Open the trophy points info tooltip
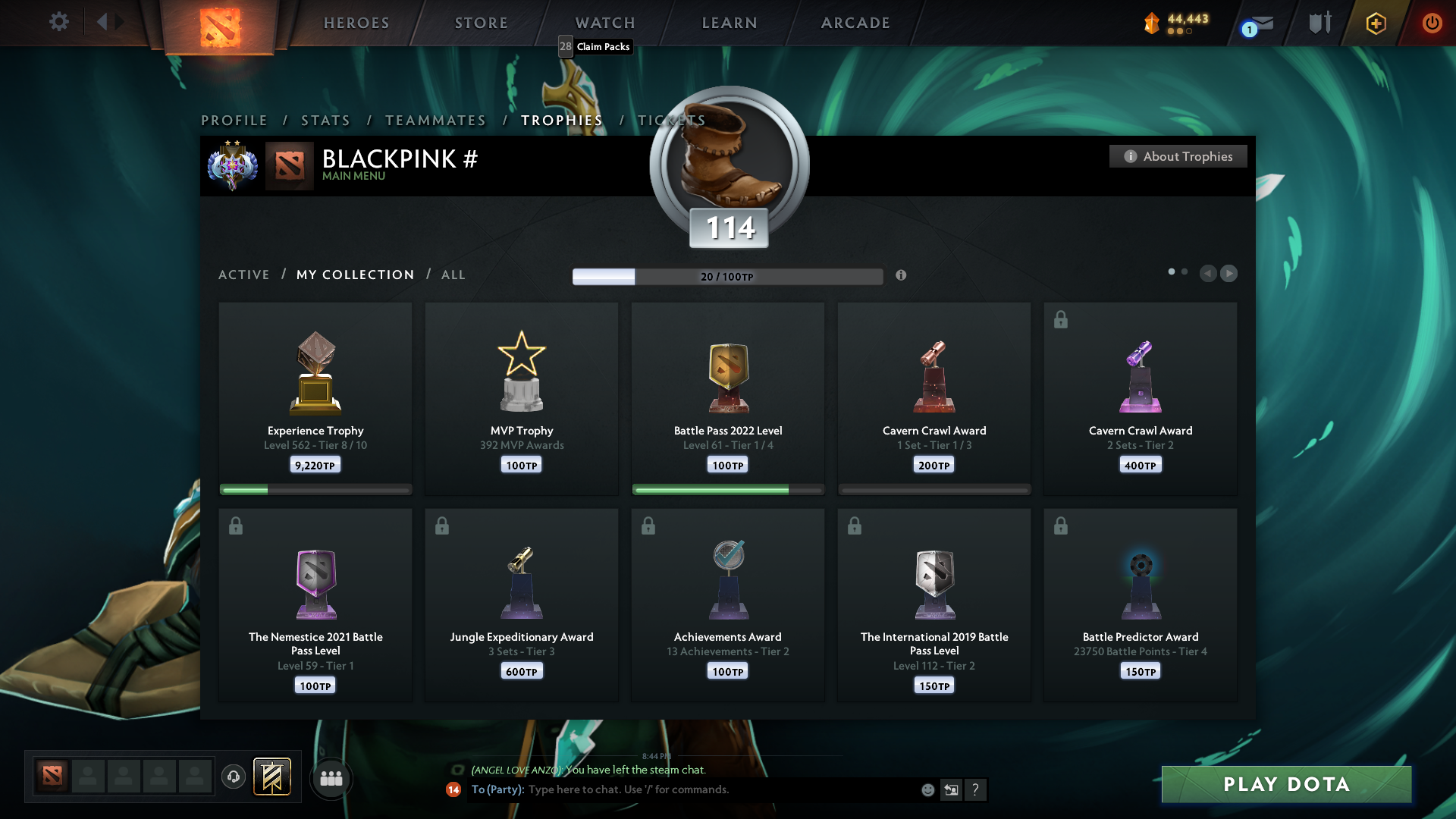This screenshot has height=819, width=1456. tap(902, 276)
